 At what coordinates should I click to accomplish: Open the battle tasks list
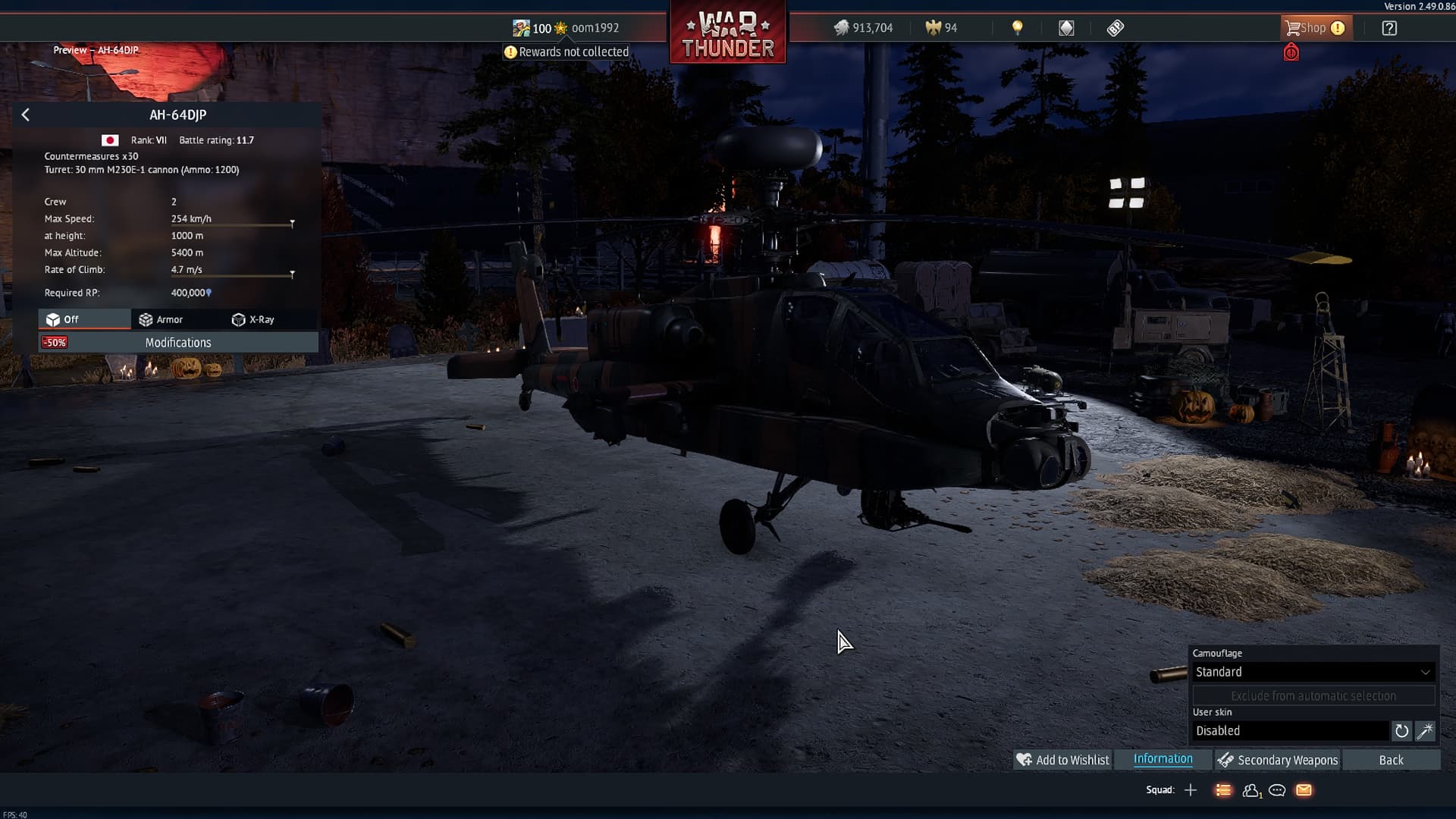click(x=1224, y=790)
